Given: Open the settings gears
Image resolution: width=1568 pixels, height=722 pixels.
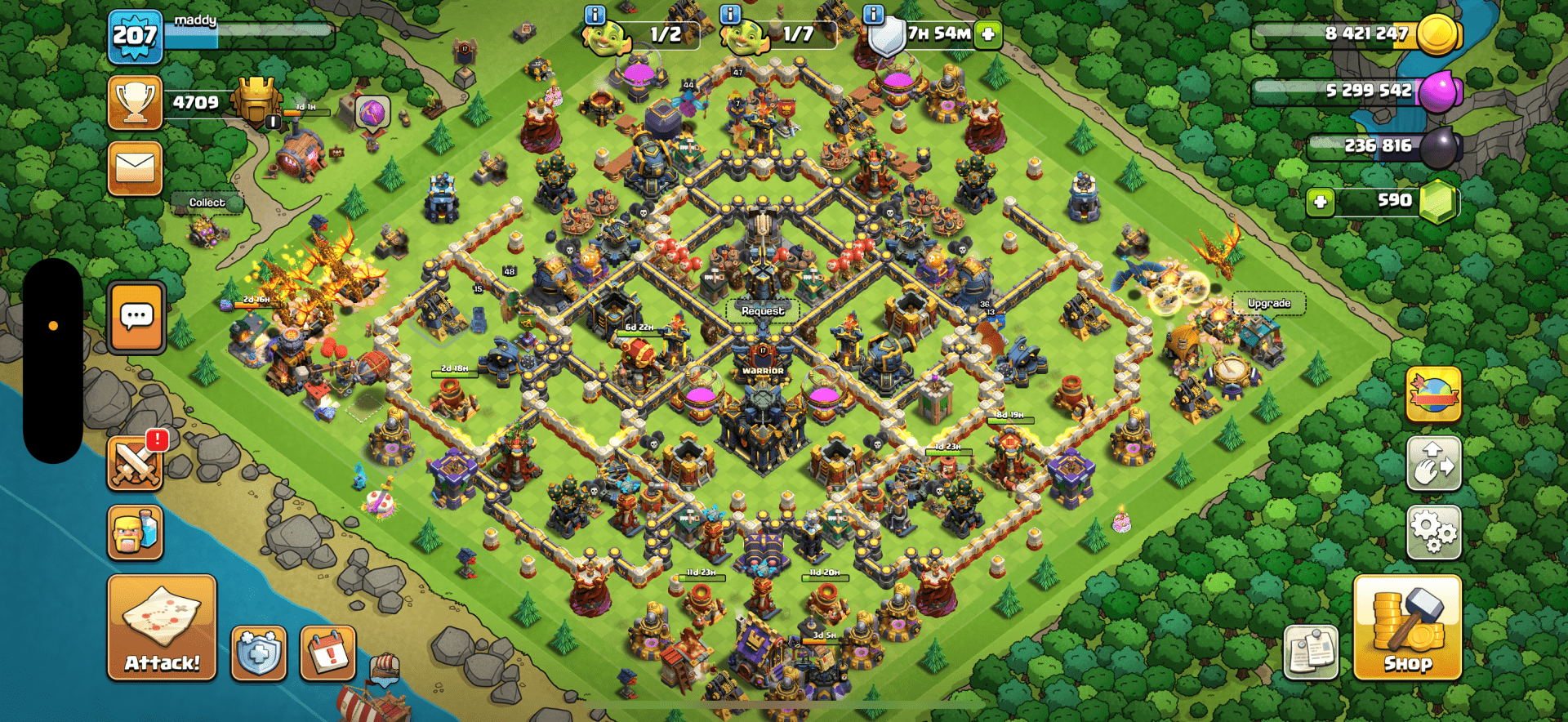Looking at the screenshot, I should point(1433,532).
